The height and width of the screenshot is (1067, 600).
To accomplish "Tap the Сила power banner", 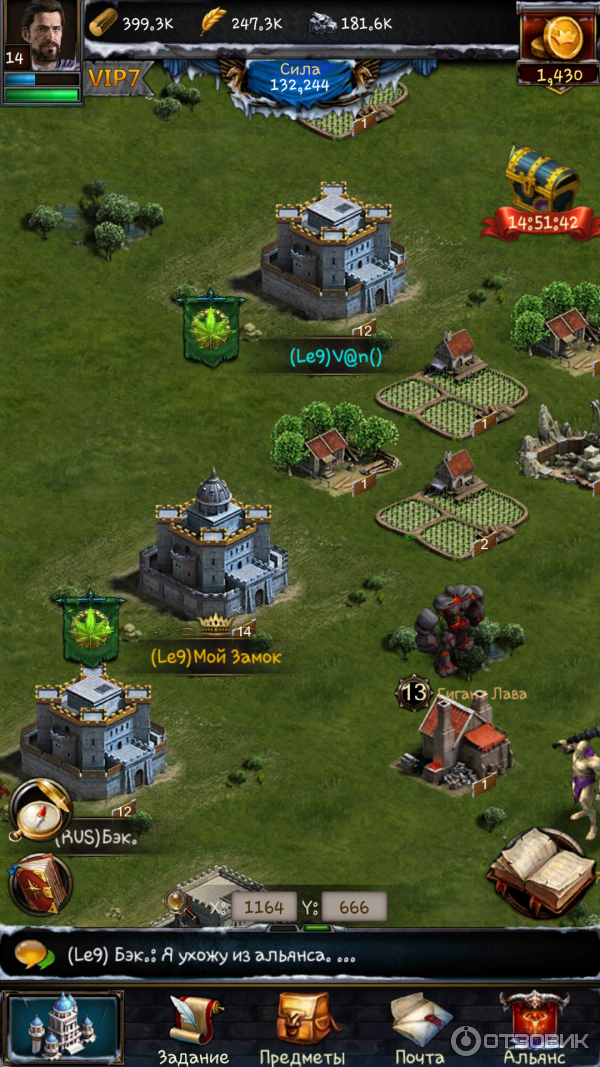I will [299, 78].
